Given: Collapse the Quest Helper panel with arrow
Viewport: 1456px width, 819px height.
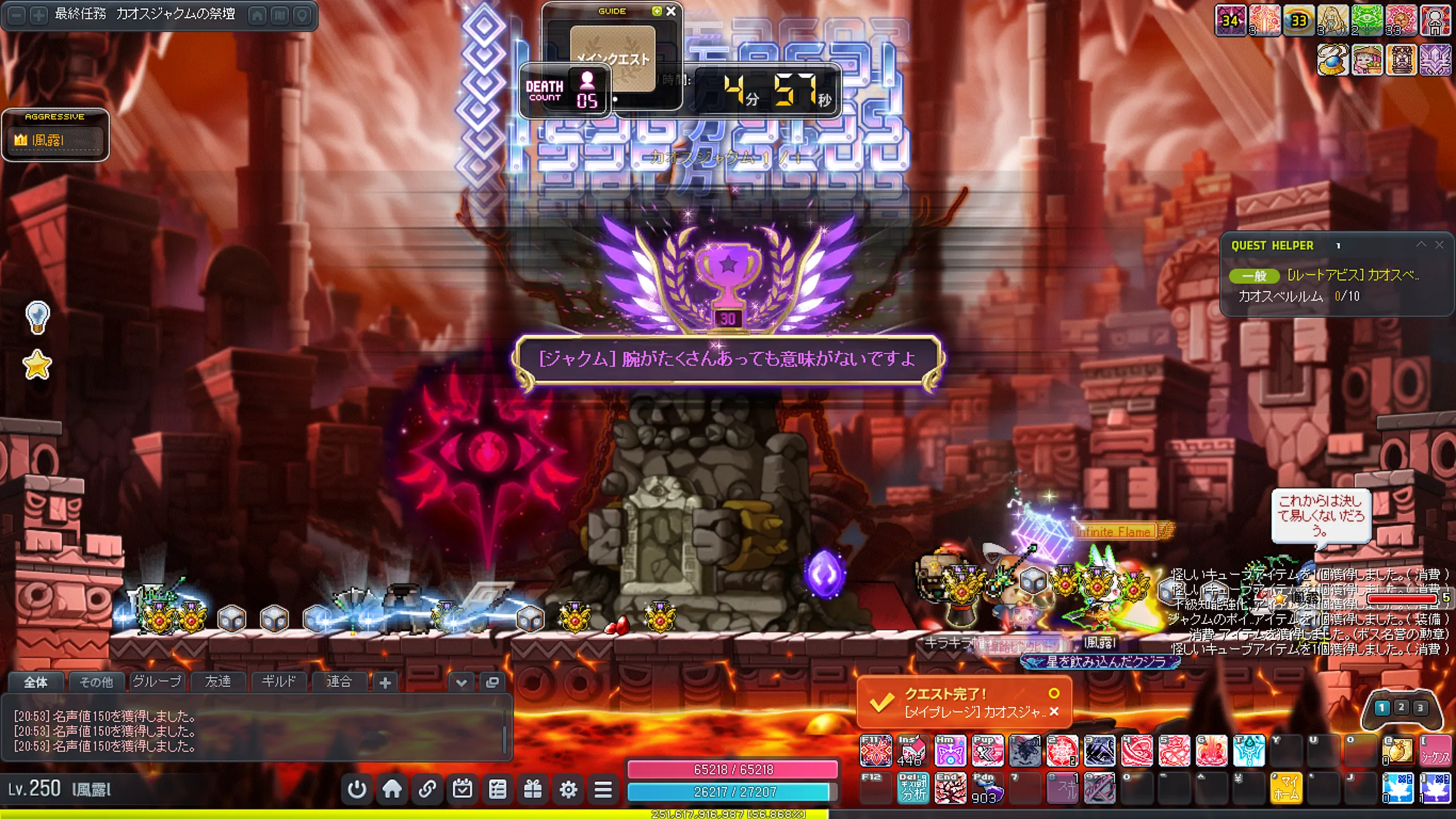Looking at the screenshot, I should [1421, 245].
